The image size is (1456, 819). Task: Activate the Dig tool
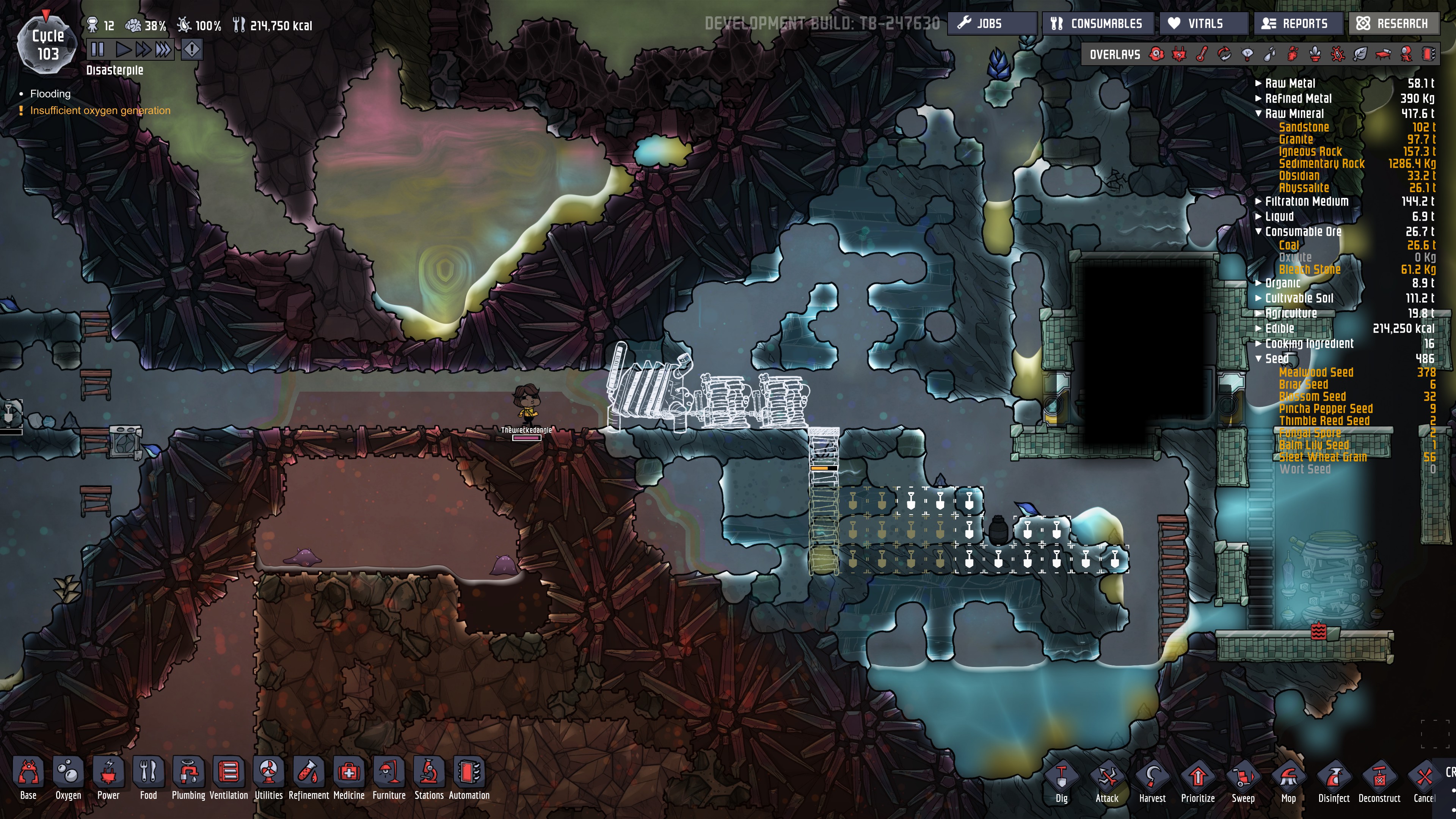click(x=1062, y=782)
